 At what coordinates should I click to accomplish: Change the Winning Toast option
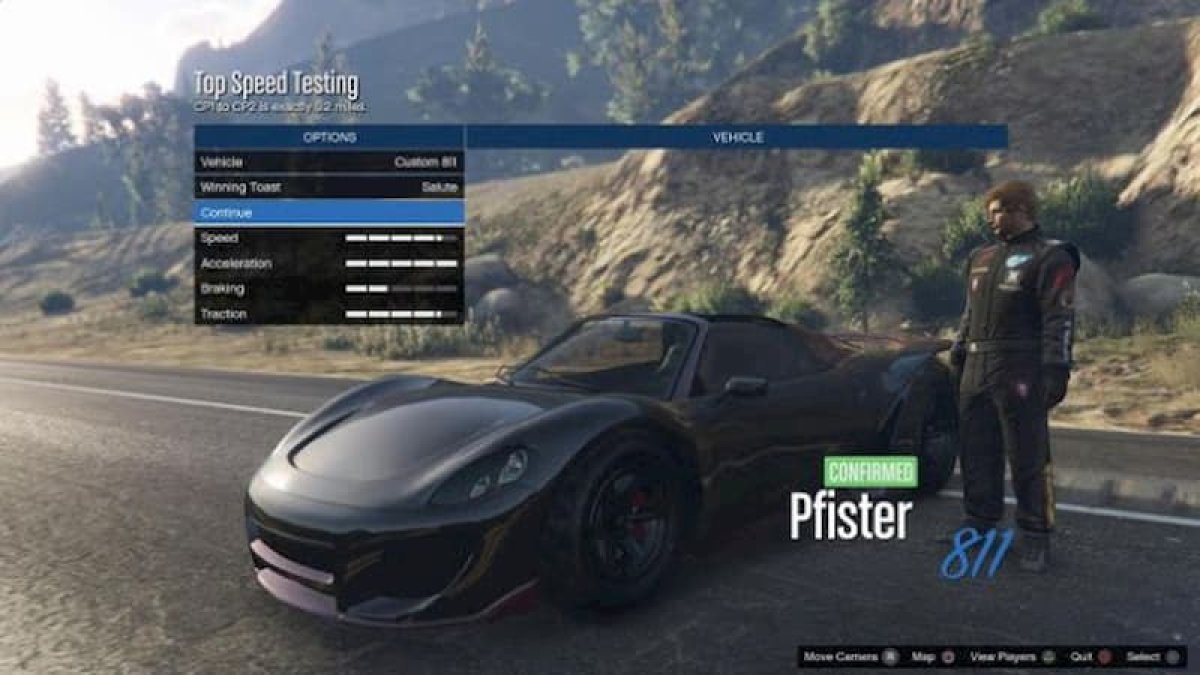(x=329, y=187)
